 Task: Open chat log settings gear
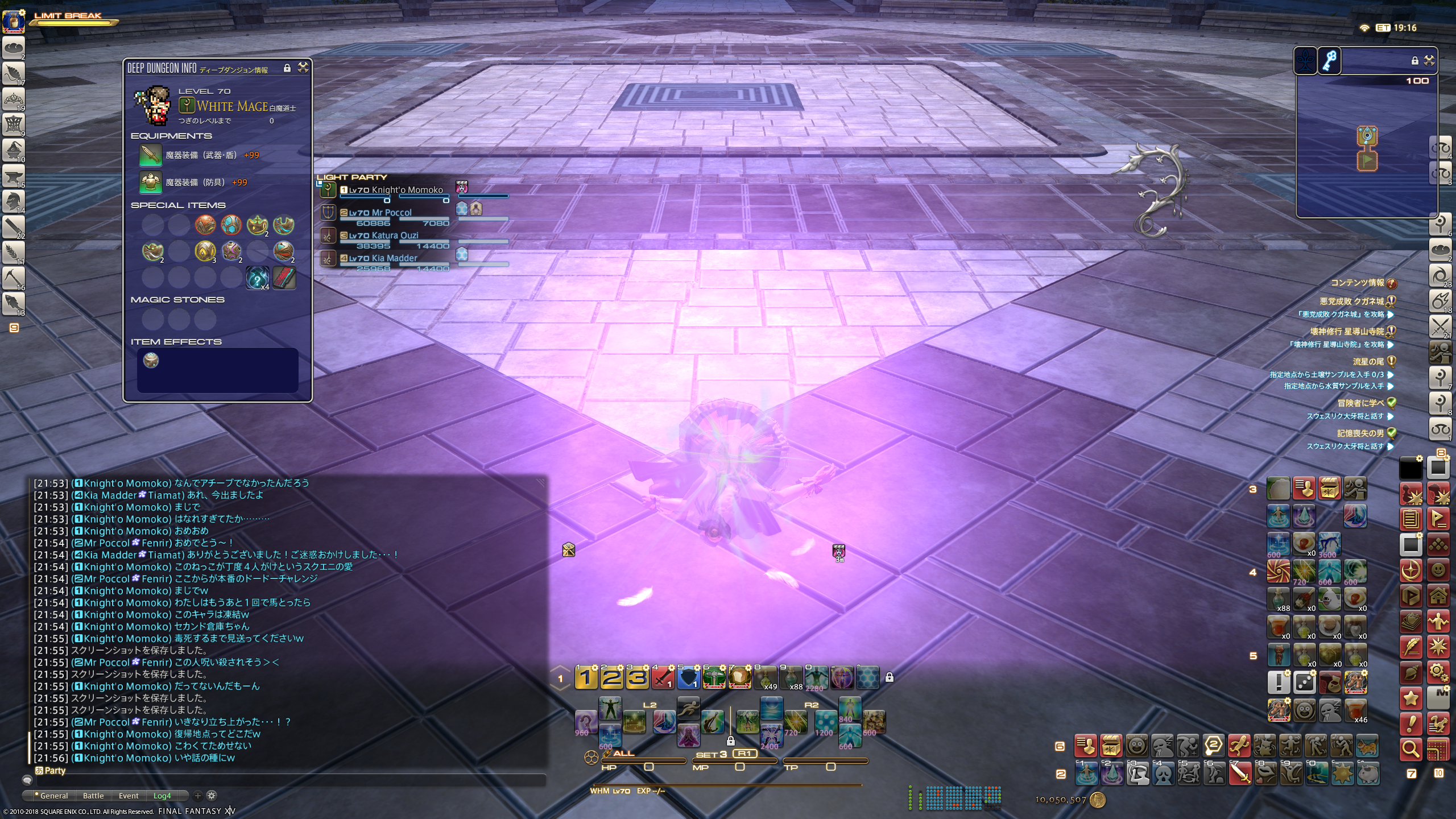tap(212, 796)
